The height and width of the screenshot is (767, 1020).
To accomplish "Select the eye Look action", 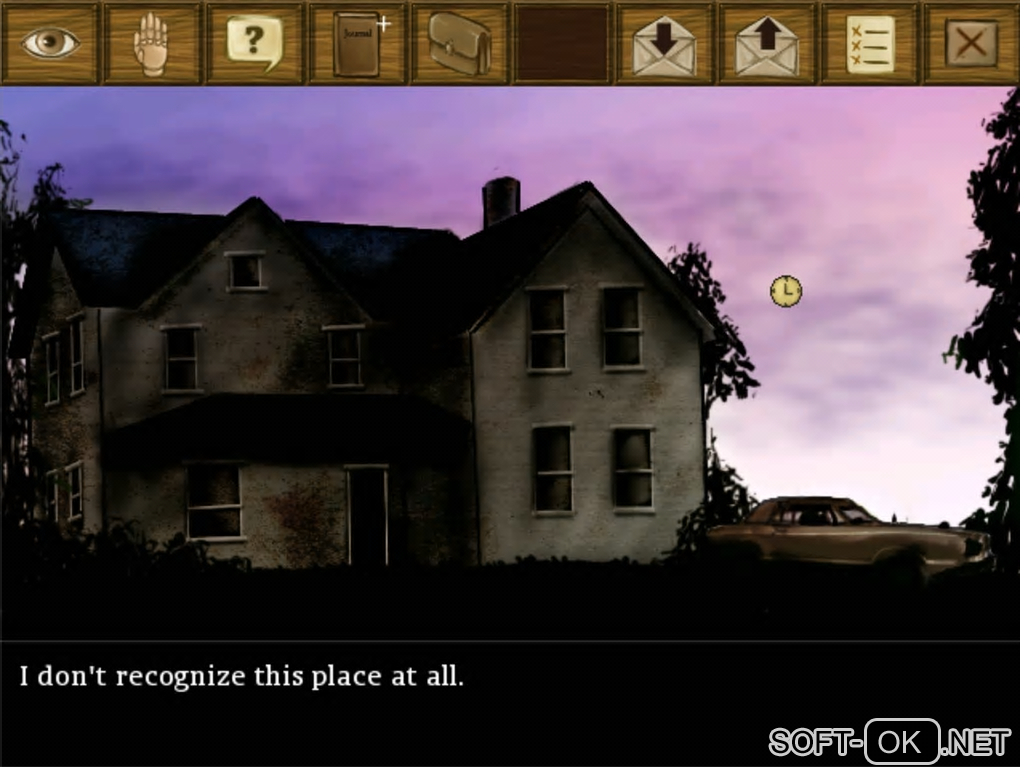I will click(50, 43).
